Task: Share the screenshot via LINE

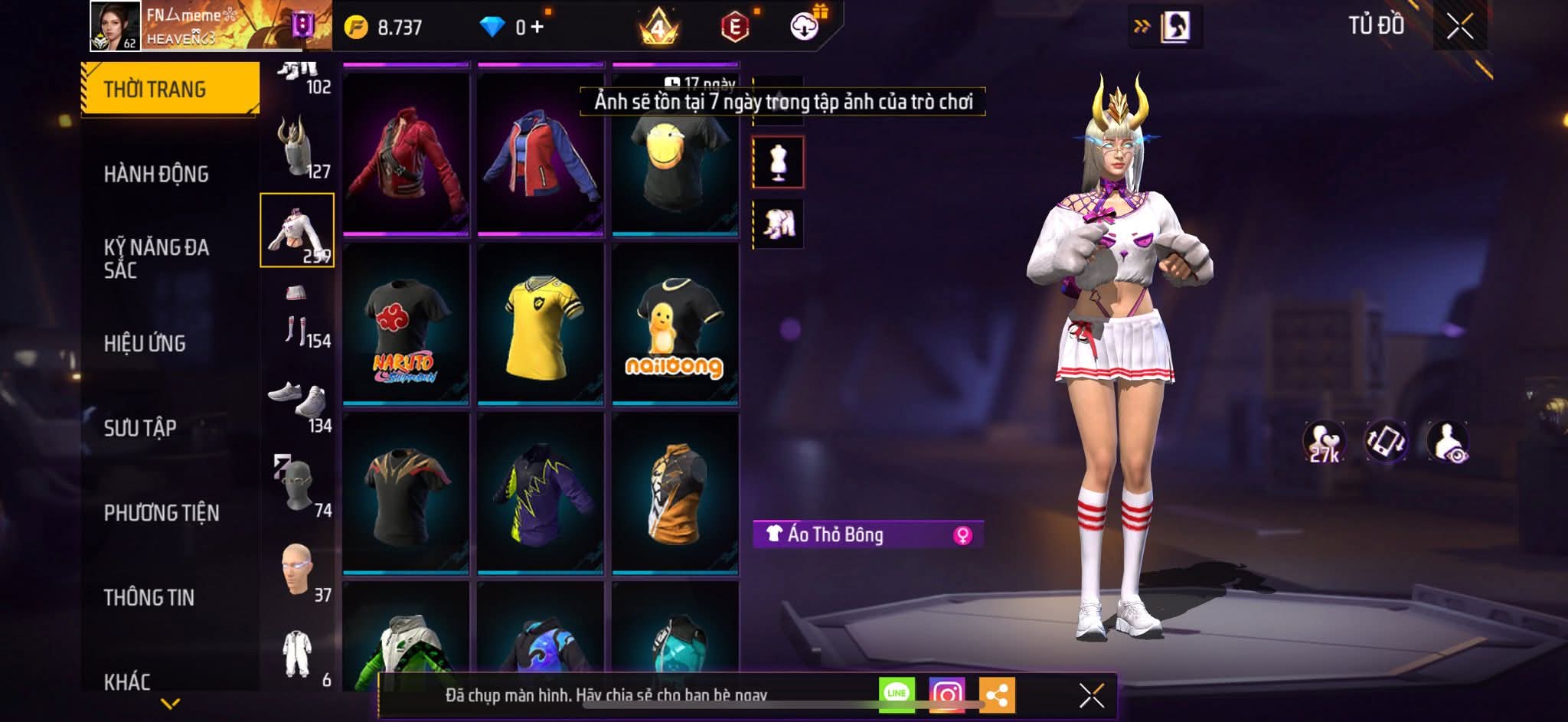Action: point(897,694)
